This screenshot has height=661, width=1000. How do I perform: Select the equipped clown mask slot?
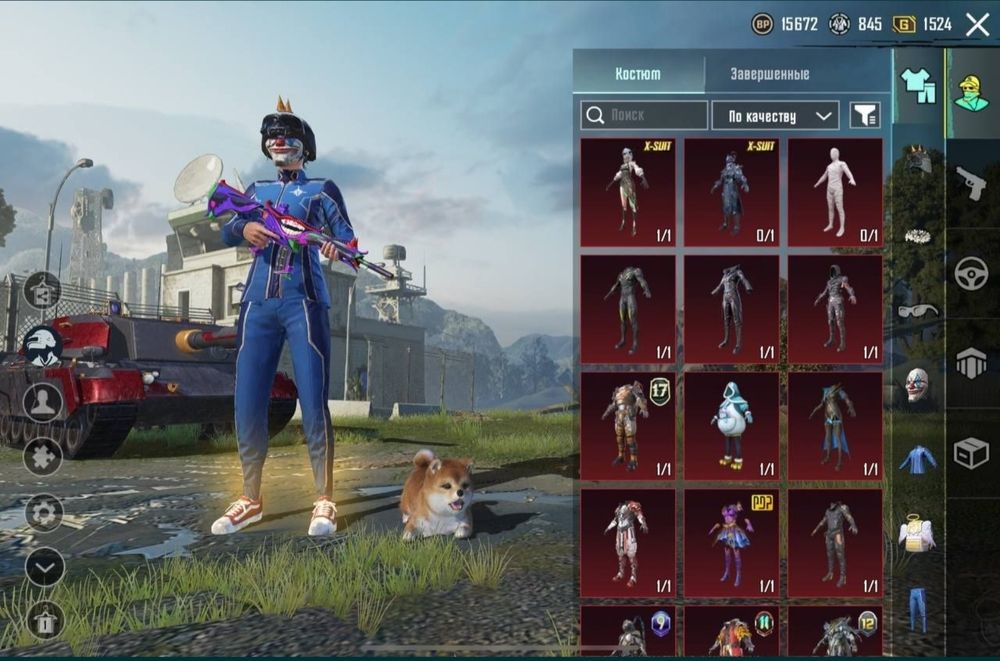(916, 384)
